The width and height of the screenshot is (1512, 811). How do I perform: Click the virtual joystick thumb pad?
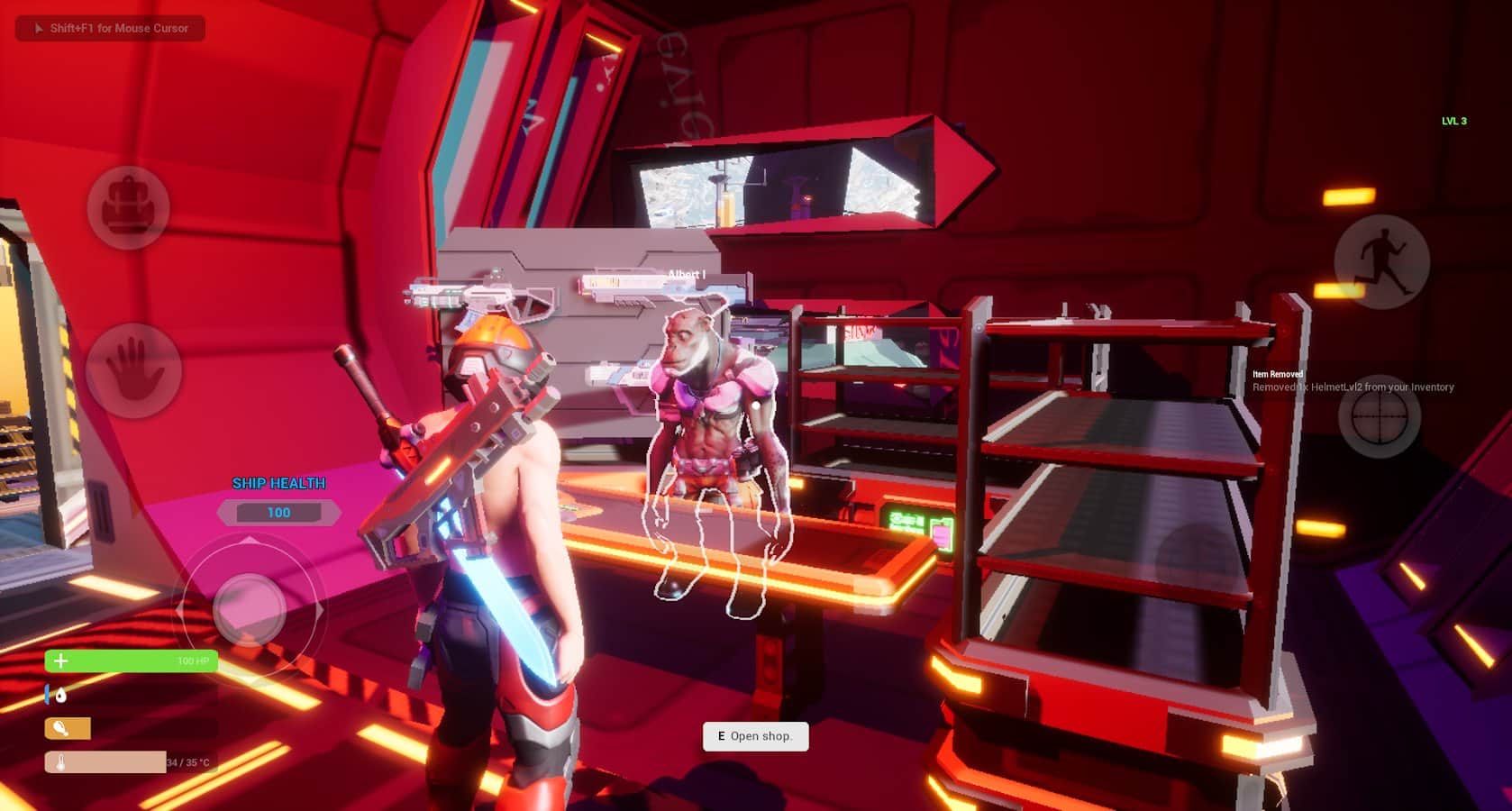[x=249, y=609]
